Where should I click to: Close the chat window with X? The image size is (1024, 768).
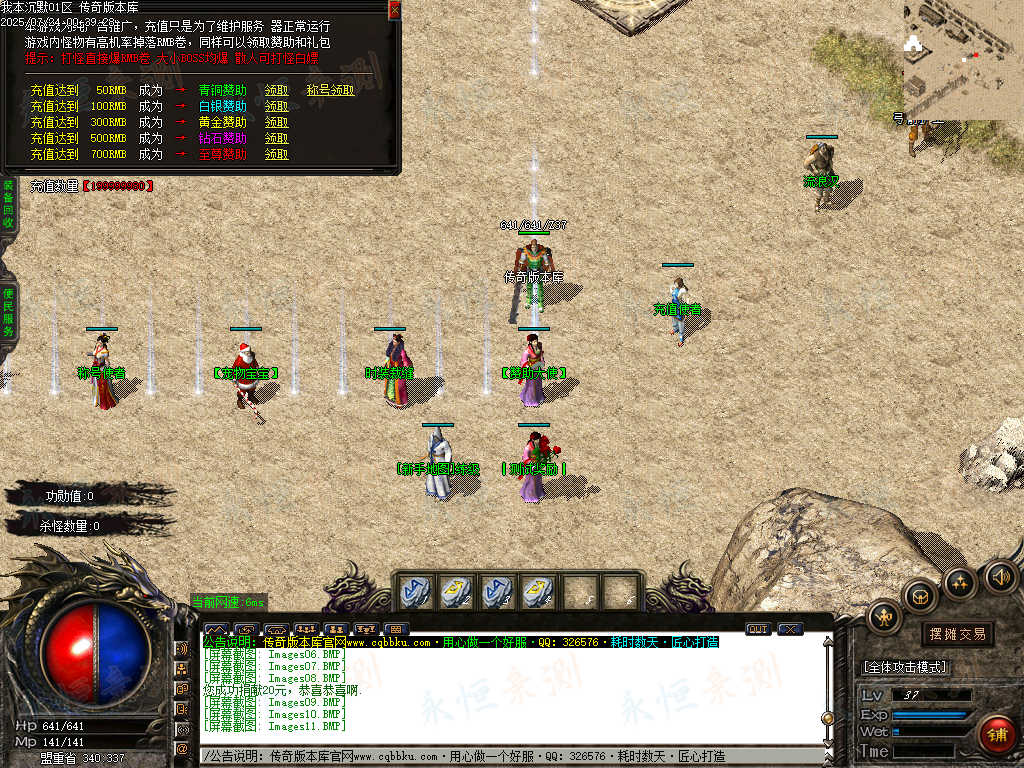(x=790, y=629)
